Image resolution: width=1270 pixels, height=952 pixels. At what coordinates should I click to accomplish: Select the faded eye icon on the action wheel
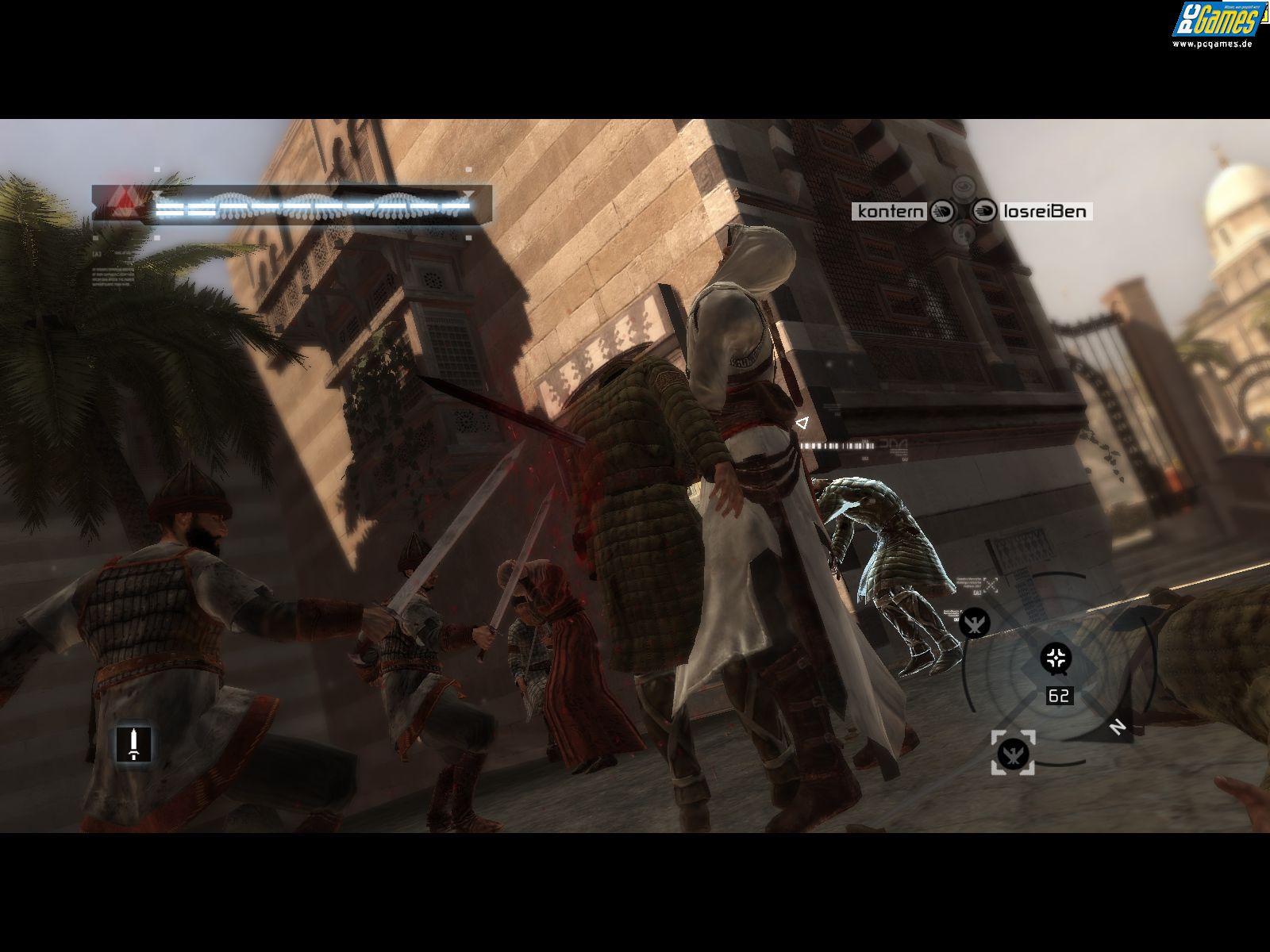963,187
